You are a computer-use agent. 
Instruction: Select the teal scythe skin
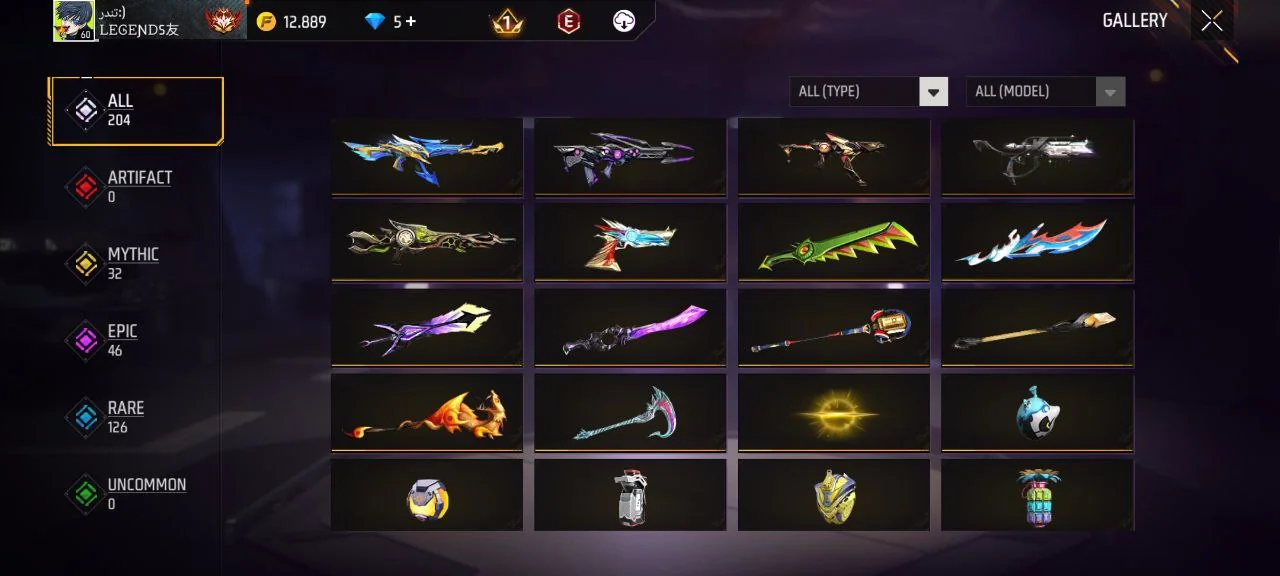[x=630, y=413]
